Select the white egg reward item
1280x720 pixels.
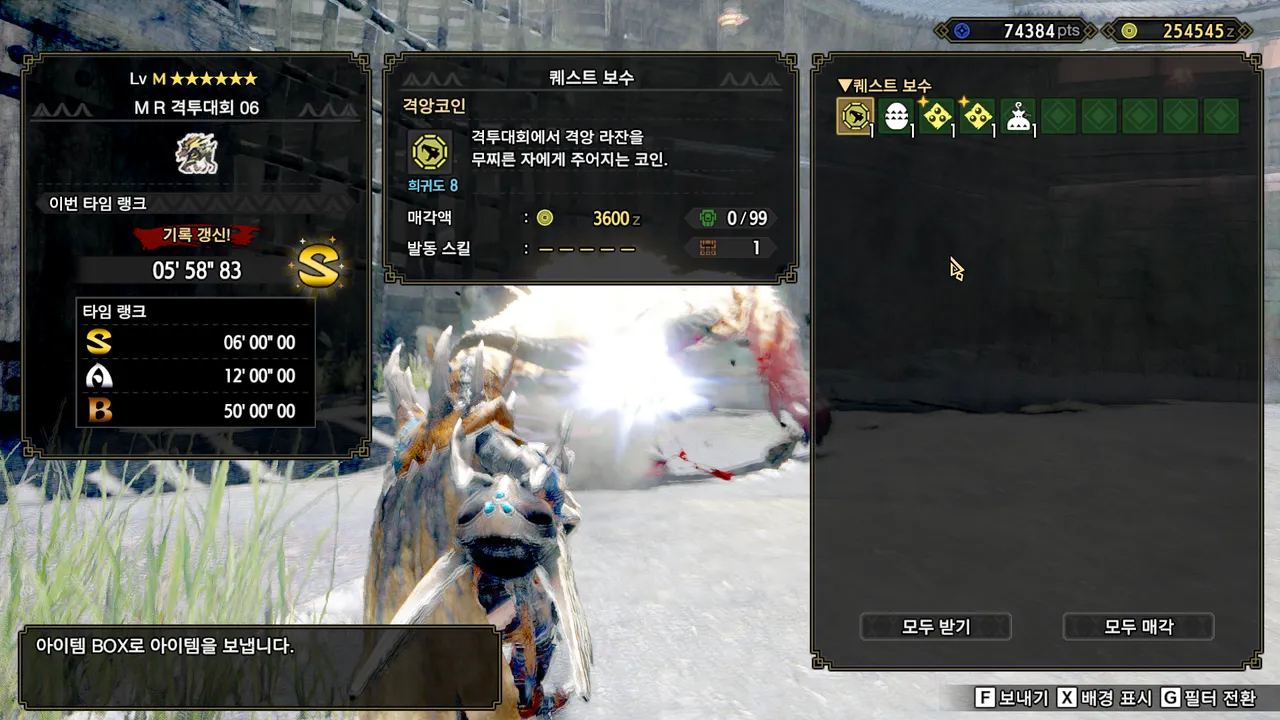point(896,117)
